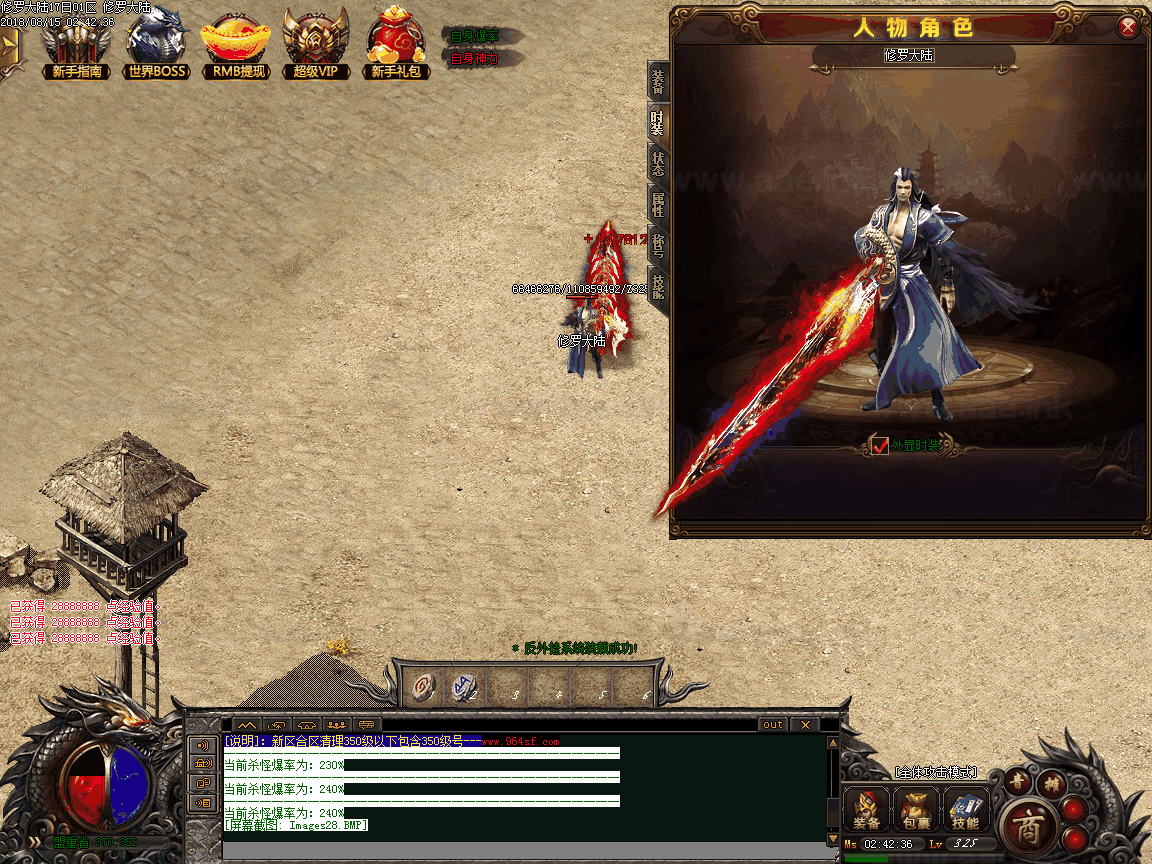Click the 自身神力 button

(474, 58)
